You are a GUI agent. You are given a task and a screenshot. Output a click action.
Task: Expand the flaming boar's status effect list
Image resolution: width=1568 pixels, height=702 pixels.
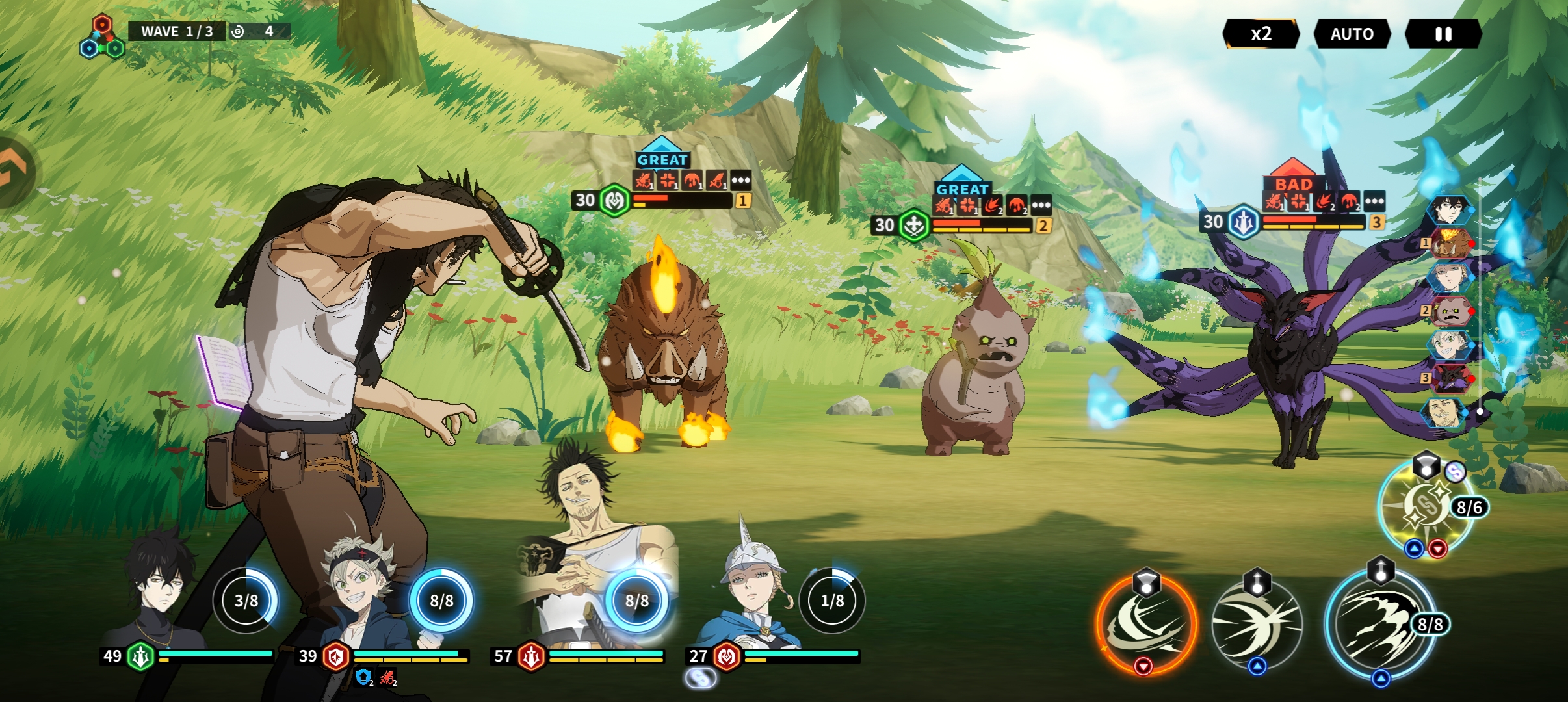click(740, 180)
